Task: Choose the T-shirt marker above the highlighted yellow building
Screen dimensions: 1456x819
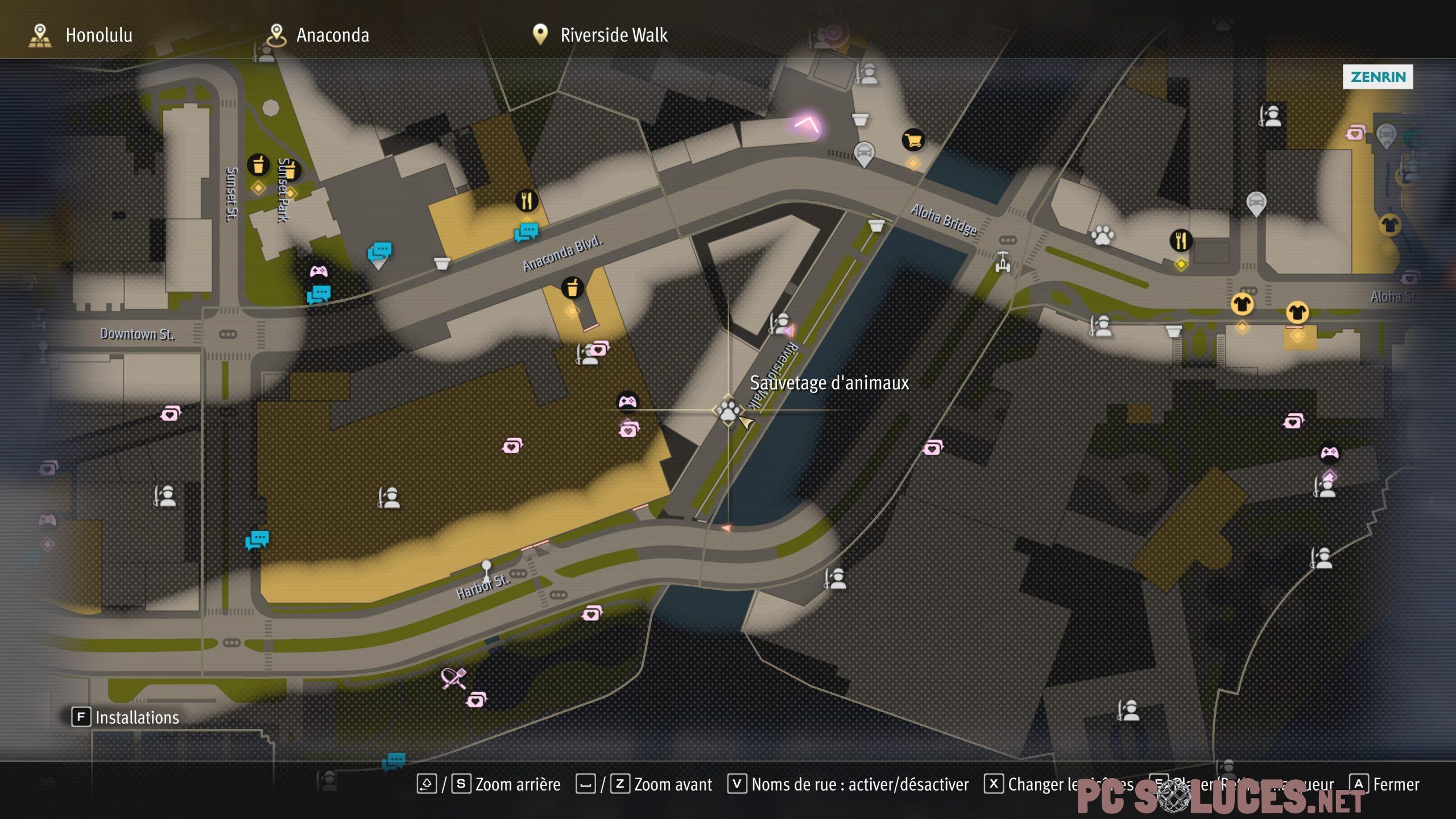Action: pyautogui.click(x=1297, y=312)
